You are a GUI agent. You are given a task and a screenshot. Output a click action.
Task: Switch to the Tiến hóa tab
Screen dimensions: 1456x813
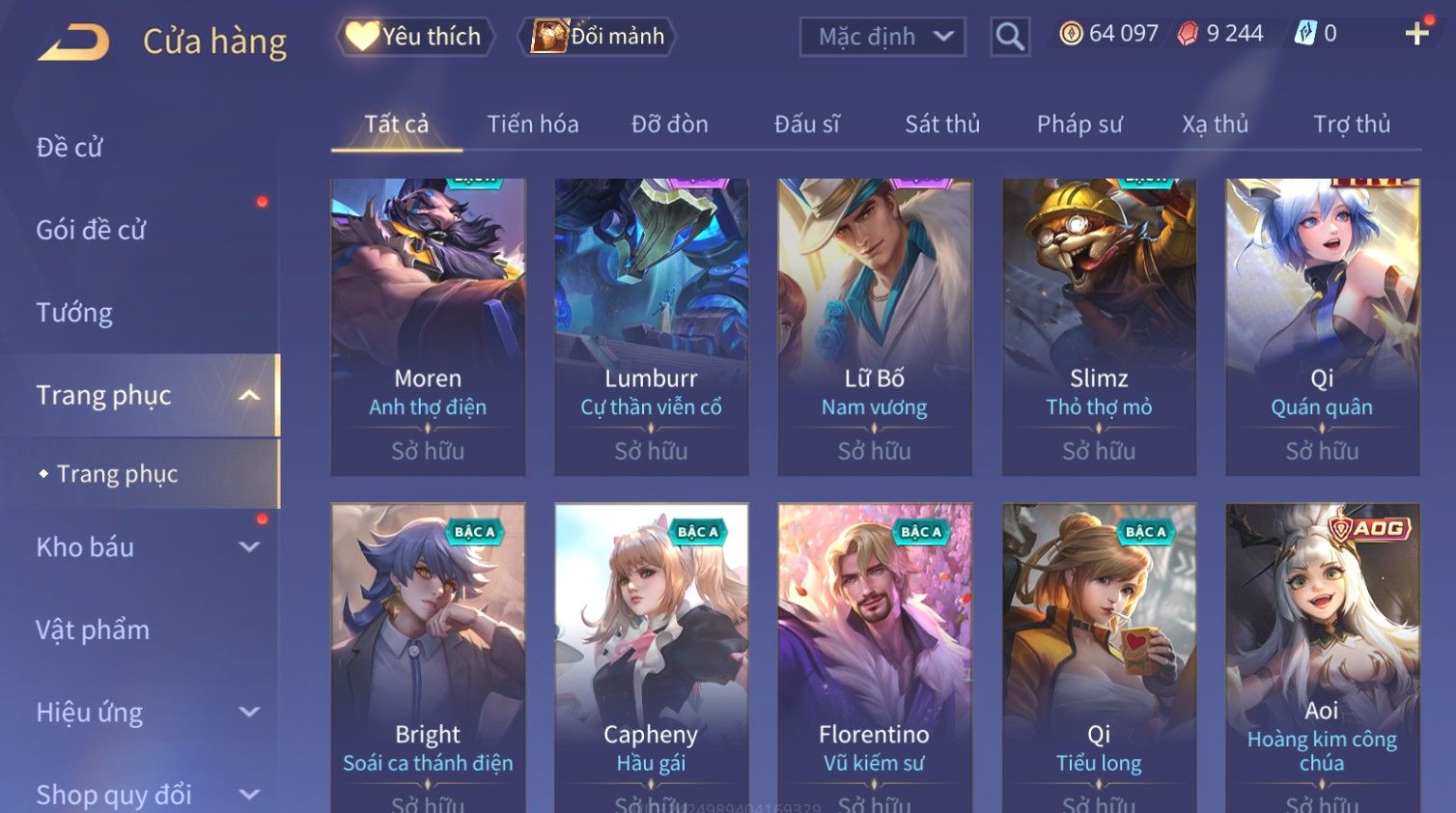[x=532, y=125]
